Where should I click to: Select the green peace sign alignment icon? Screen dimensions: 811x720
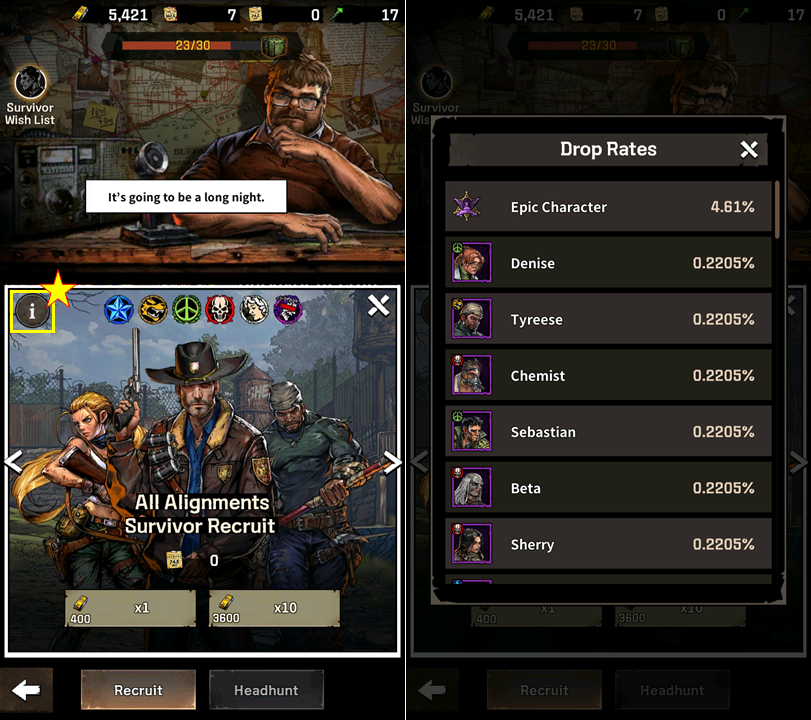pos(187,311)
